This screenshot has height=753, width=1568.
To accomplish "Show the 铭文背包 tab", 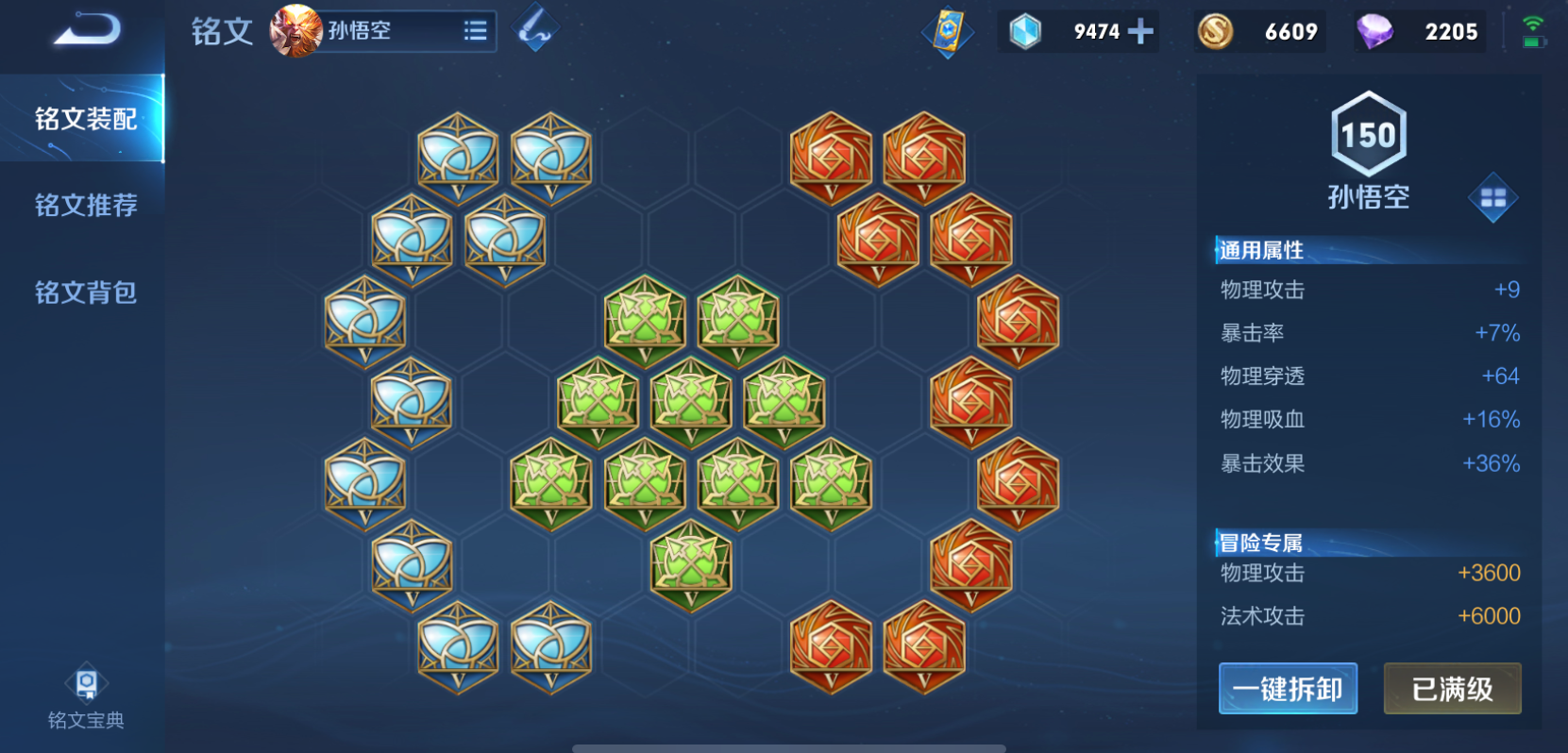I will click(86, 293).
